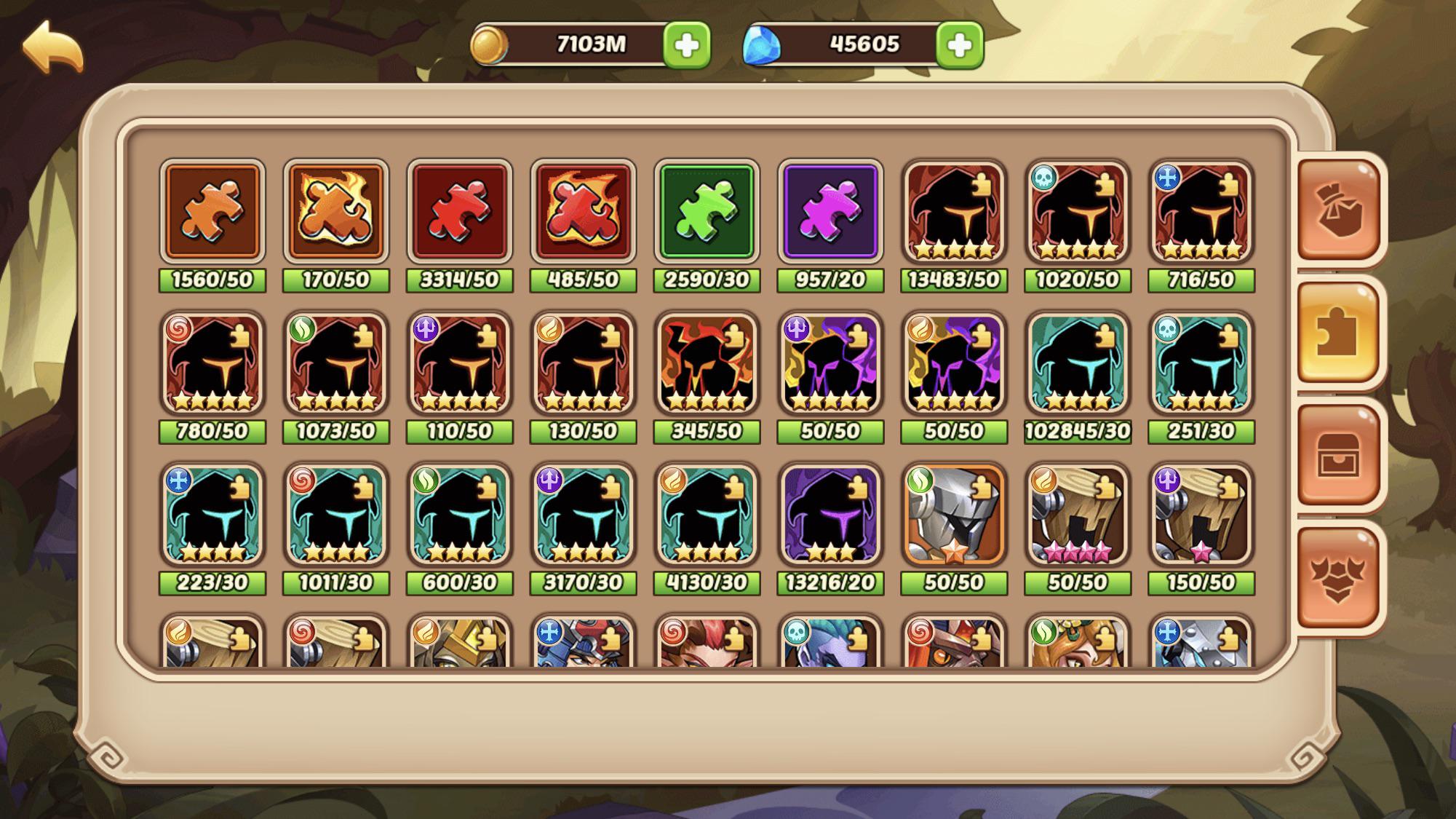This screenshot has width=1456, height=819.
Task: Switch to the armor emblem tab
Action: tap(1338, 578)
